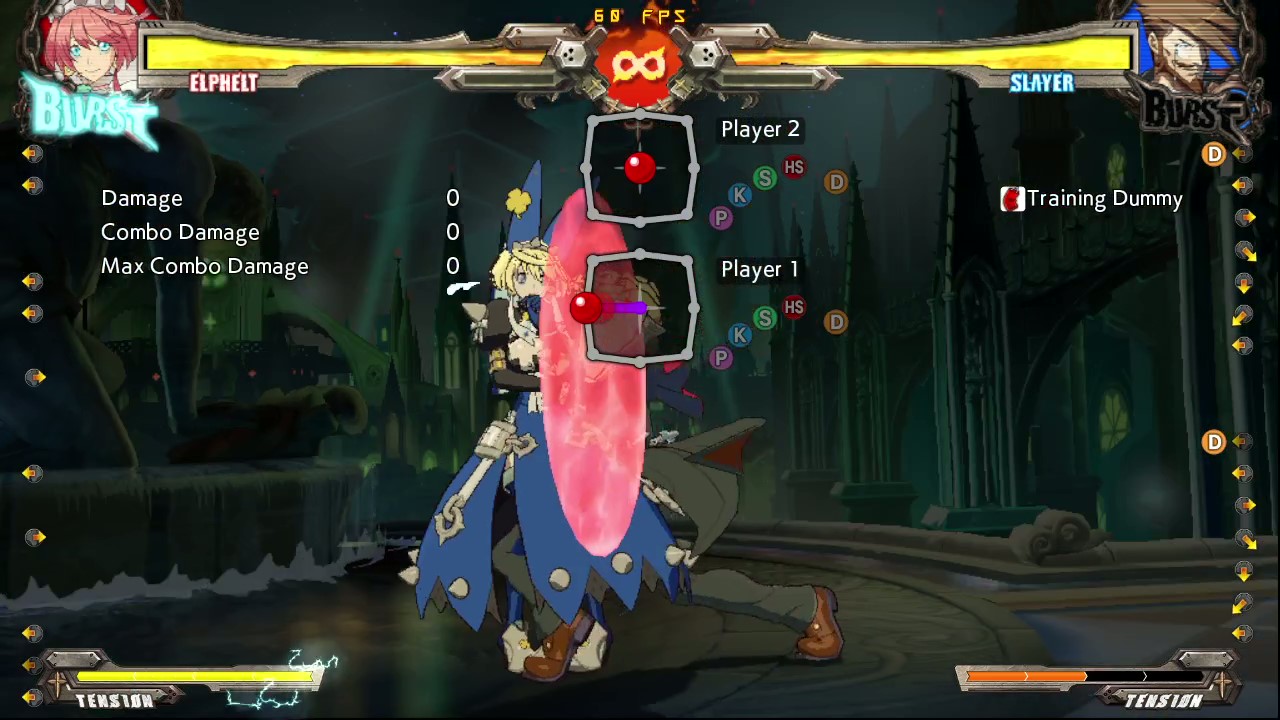Click the red Training Dummy controller icon
The image size is (1280, 720).
click(1012, 198)
